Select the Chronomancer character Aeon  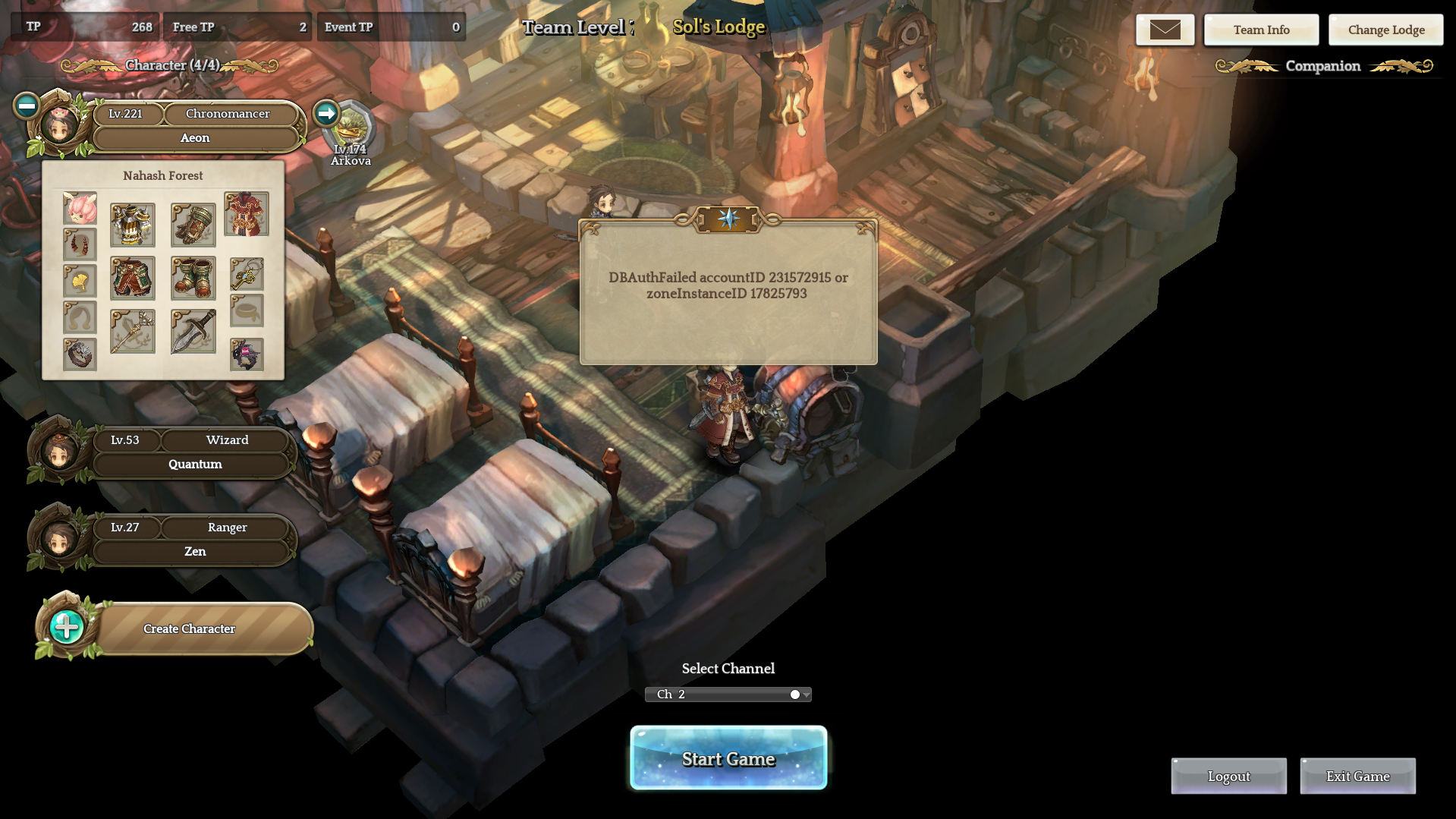pos(194,126)
